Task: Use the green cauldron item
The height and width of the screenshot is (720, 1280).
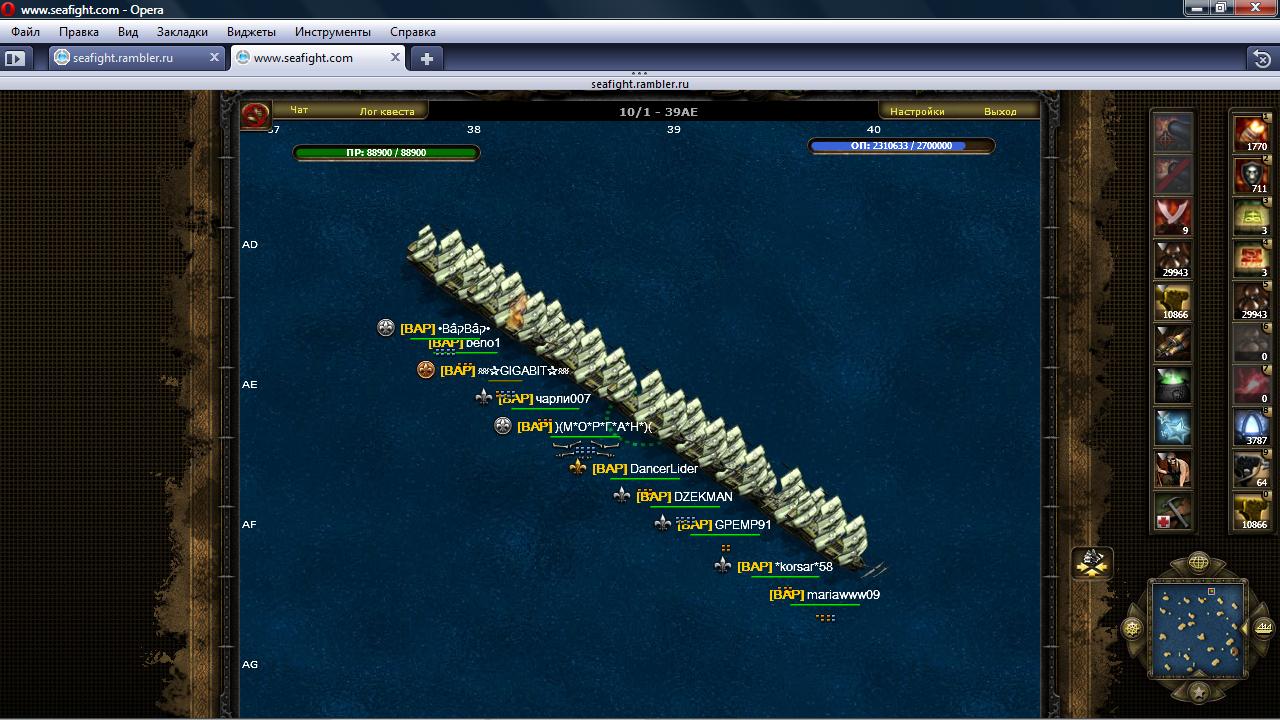Action: pos(1173,384)
